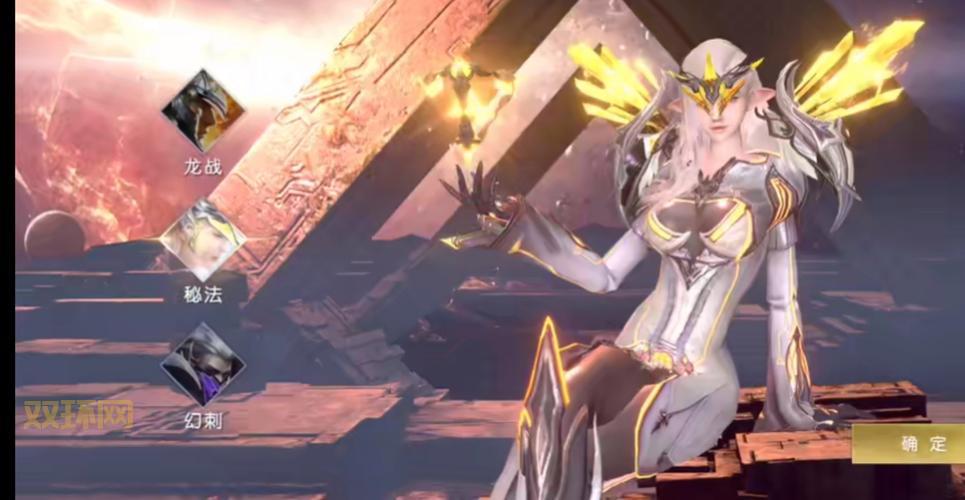Screen dimensions: 965x500
Task: Choose the 秘法 class portrait
Action: point(203,241)
